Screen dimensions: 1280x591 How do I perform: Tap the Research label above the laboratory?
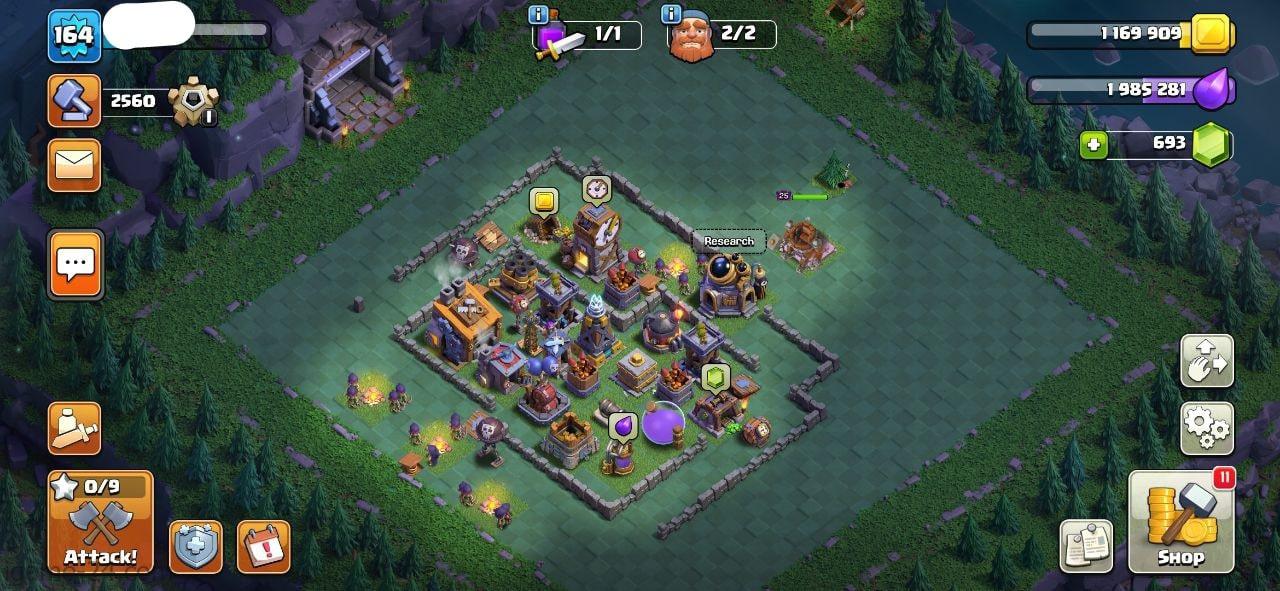pos(729,241)
